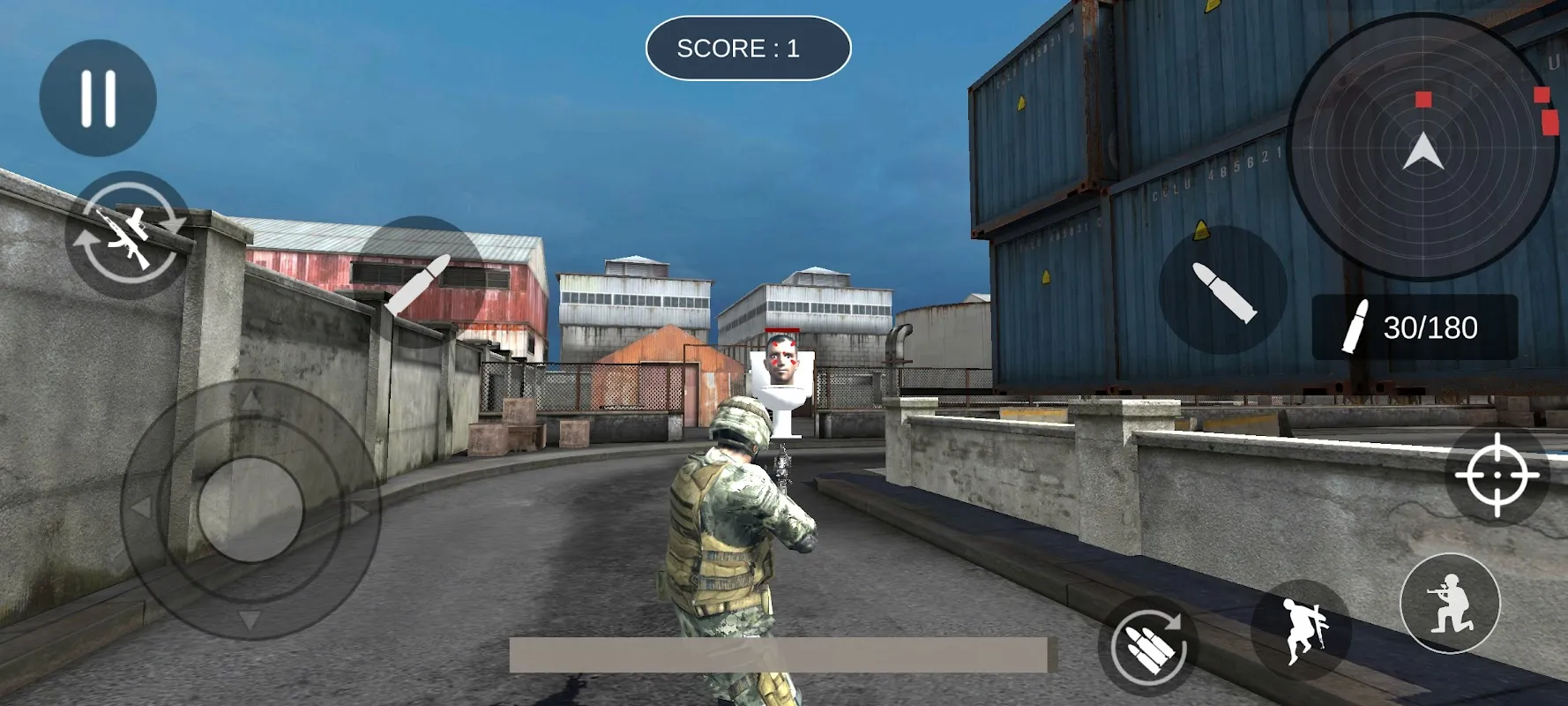
Task: Tap the weapon switch rifle icon
Action: (131, 237)
